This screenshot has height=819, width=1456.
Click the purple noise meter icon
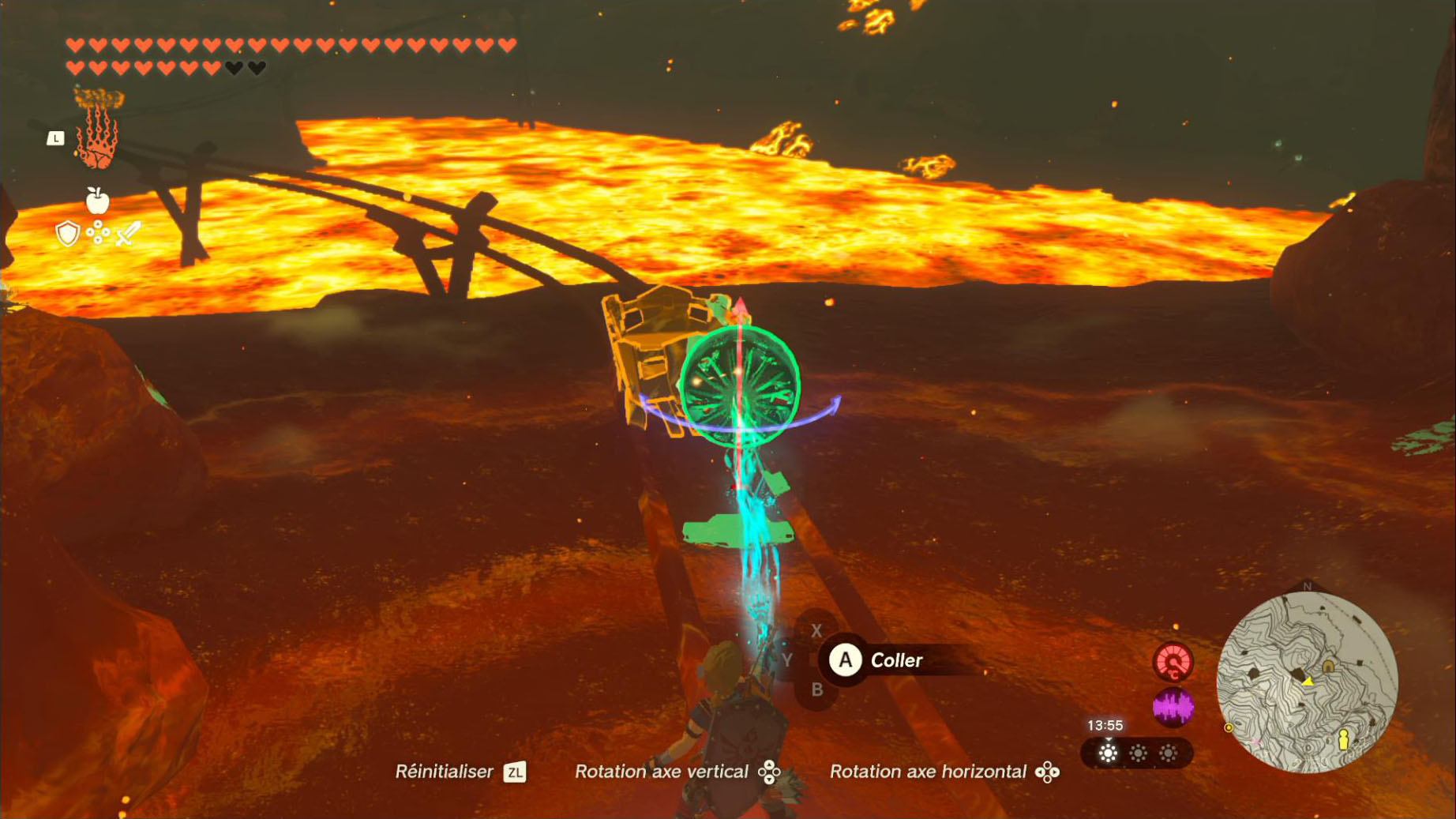(1173, 707)
